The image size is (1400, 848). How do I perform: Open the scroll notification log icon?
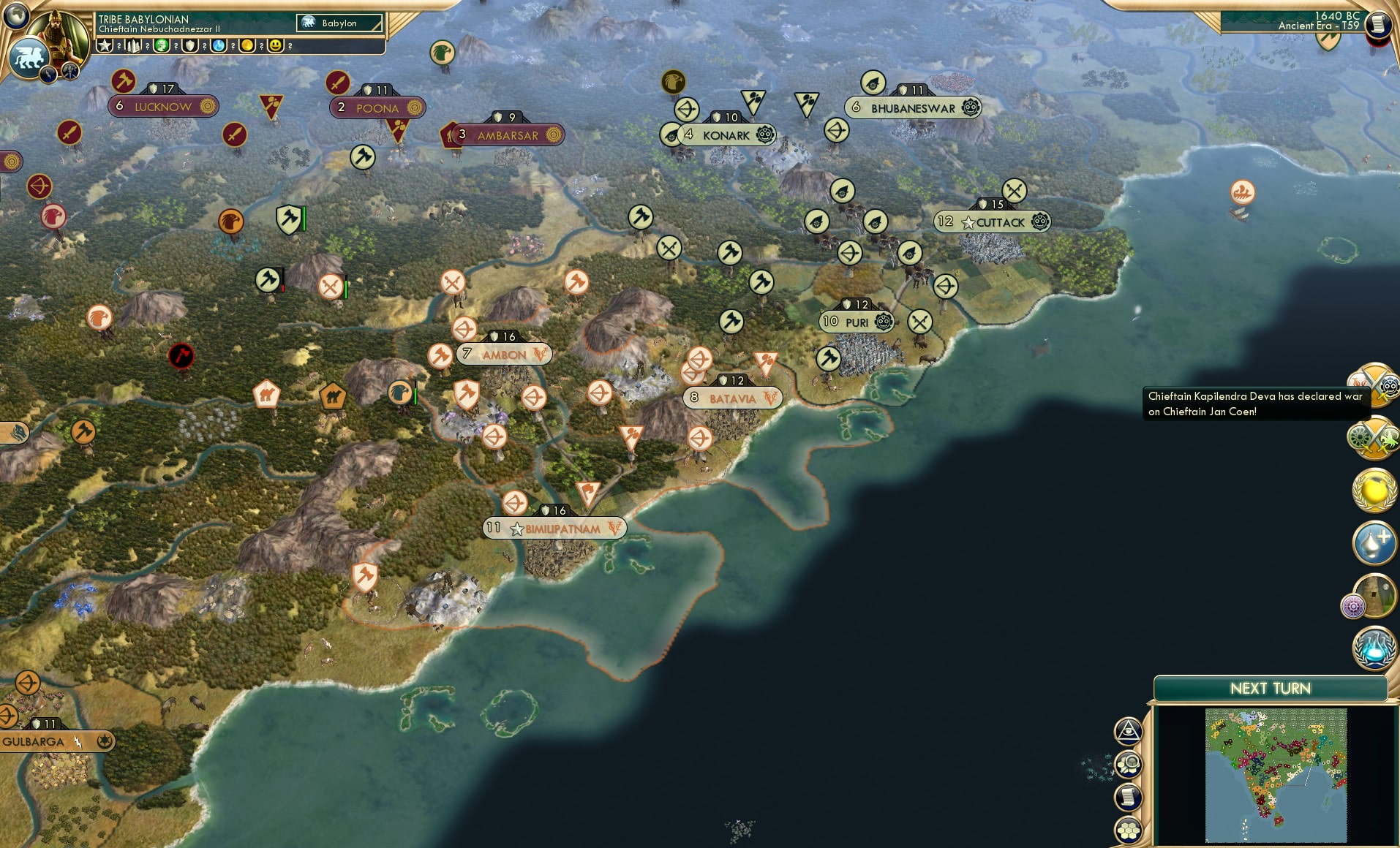(x=1129, y=797)
